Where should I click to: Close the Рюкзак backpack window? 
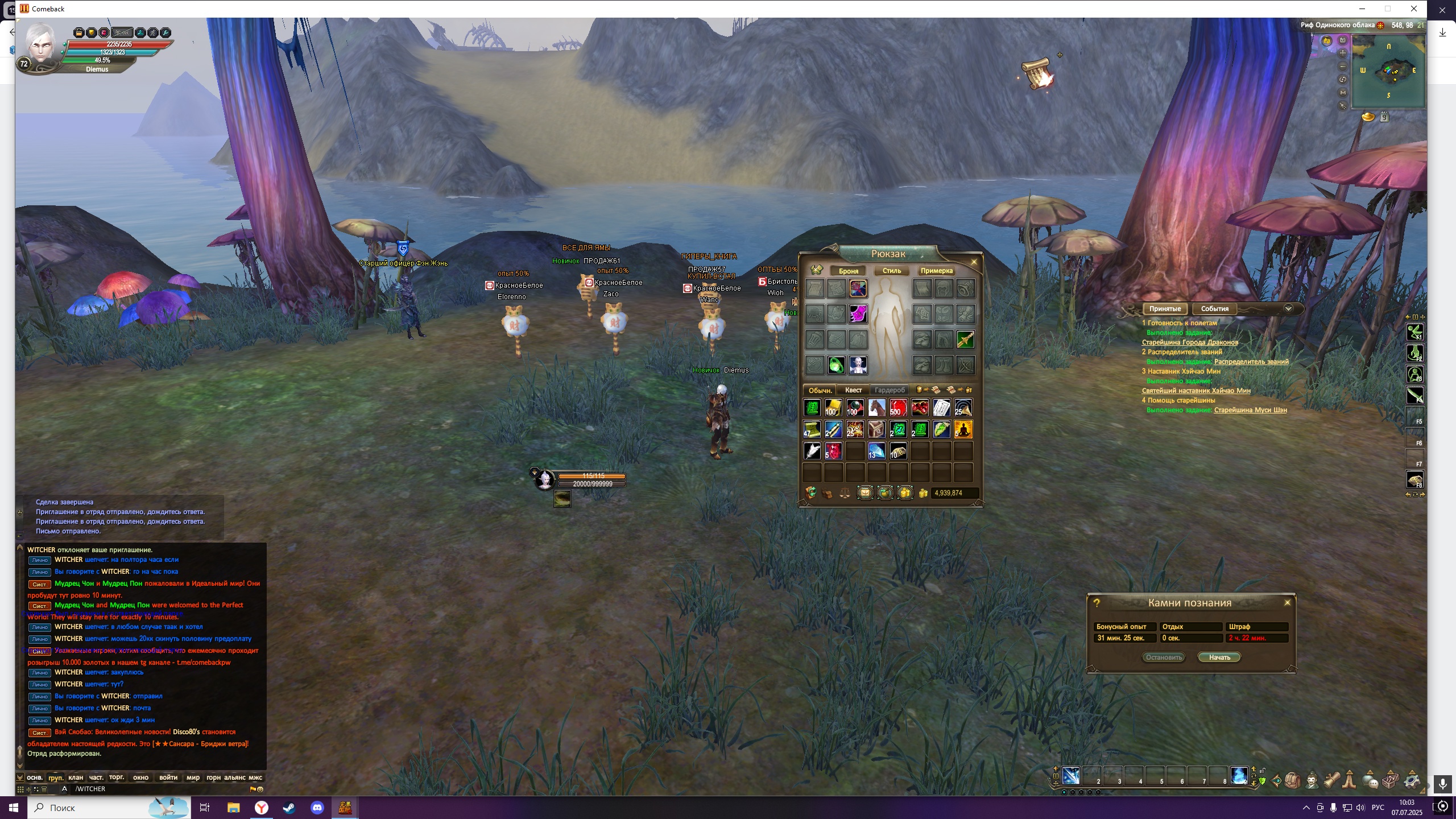coord(974,262)
